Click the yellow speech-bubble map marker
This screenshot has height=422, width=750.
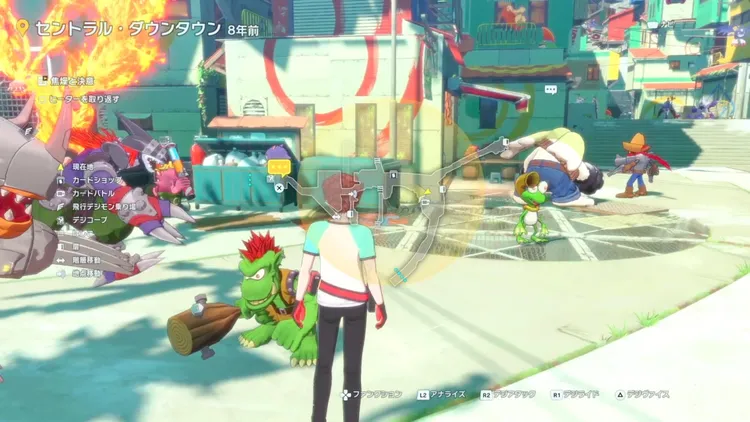point(279,167)
